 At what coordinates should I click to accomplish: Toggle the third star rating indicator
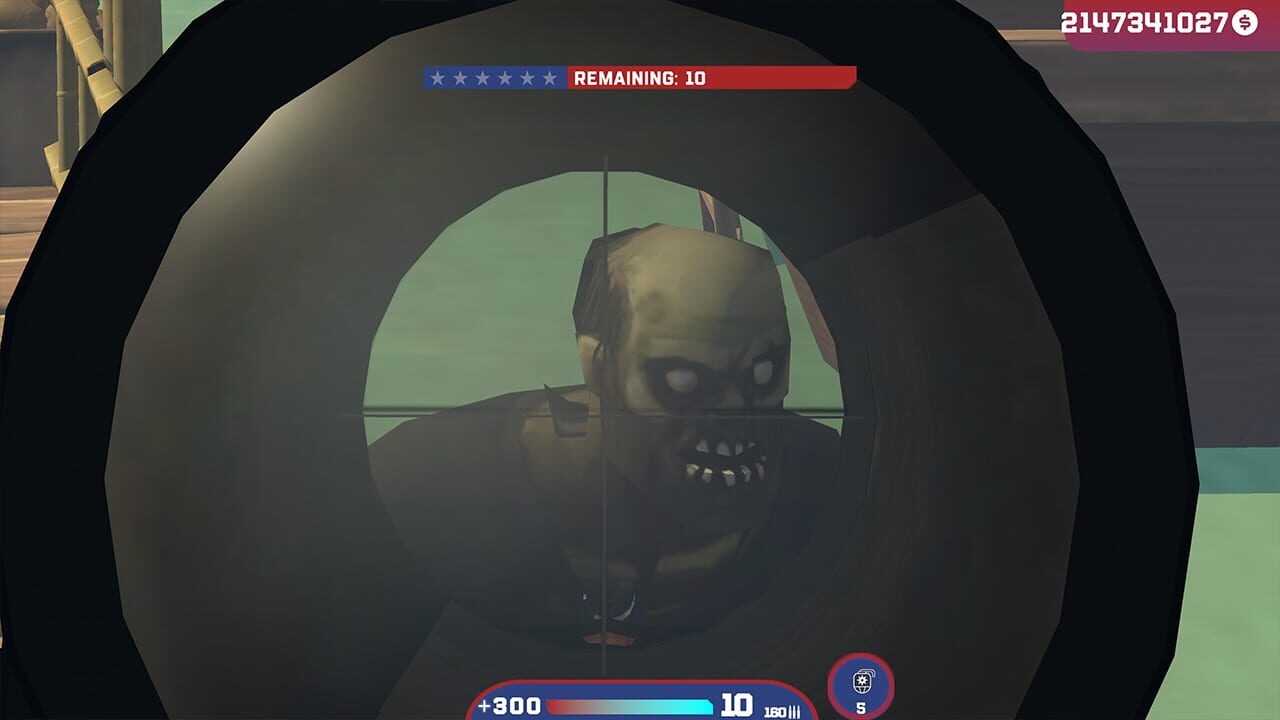pos(485,78)
